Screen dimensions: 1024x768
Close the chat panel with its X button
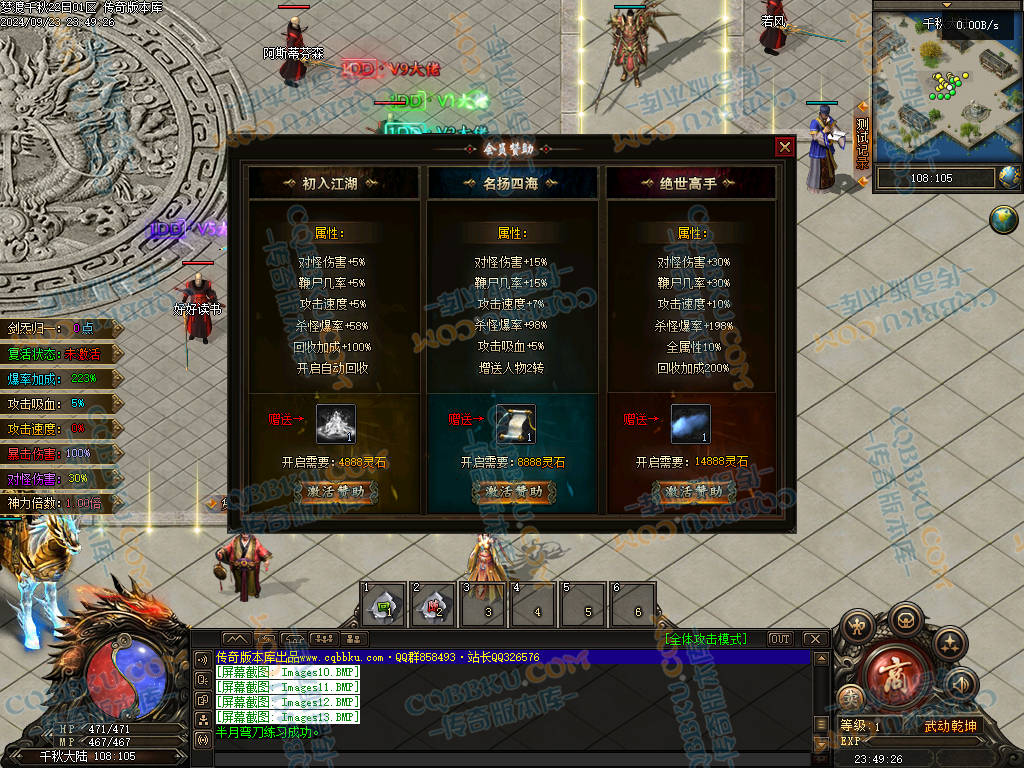(x=814, y=639)
